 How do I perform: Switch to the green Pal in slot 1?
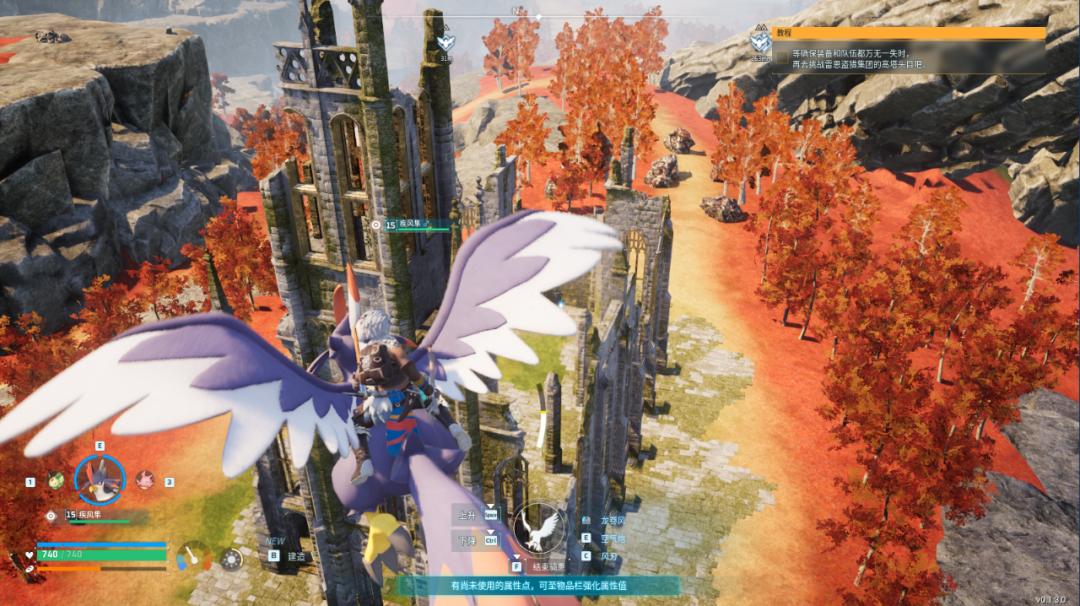coord(56,480)
